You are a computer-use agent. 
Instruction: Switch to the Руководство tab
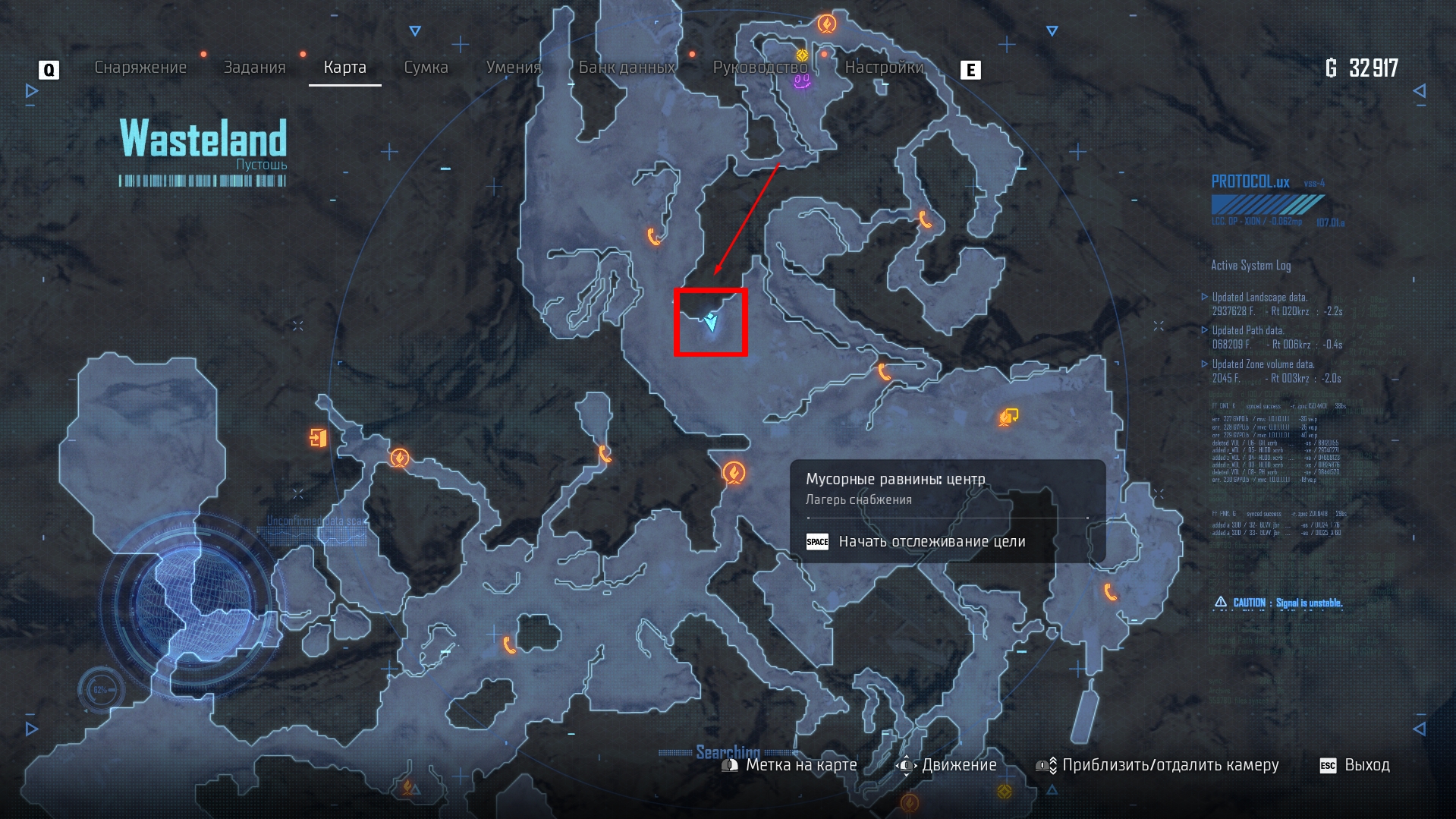pyautogui.click(x=759, y=68)
